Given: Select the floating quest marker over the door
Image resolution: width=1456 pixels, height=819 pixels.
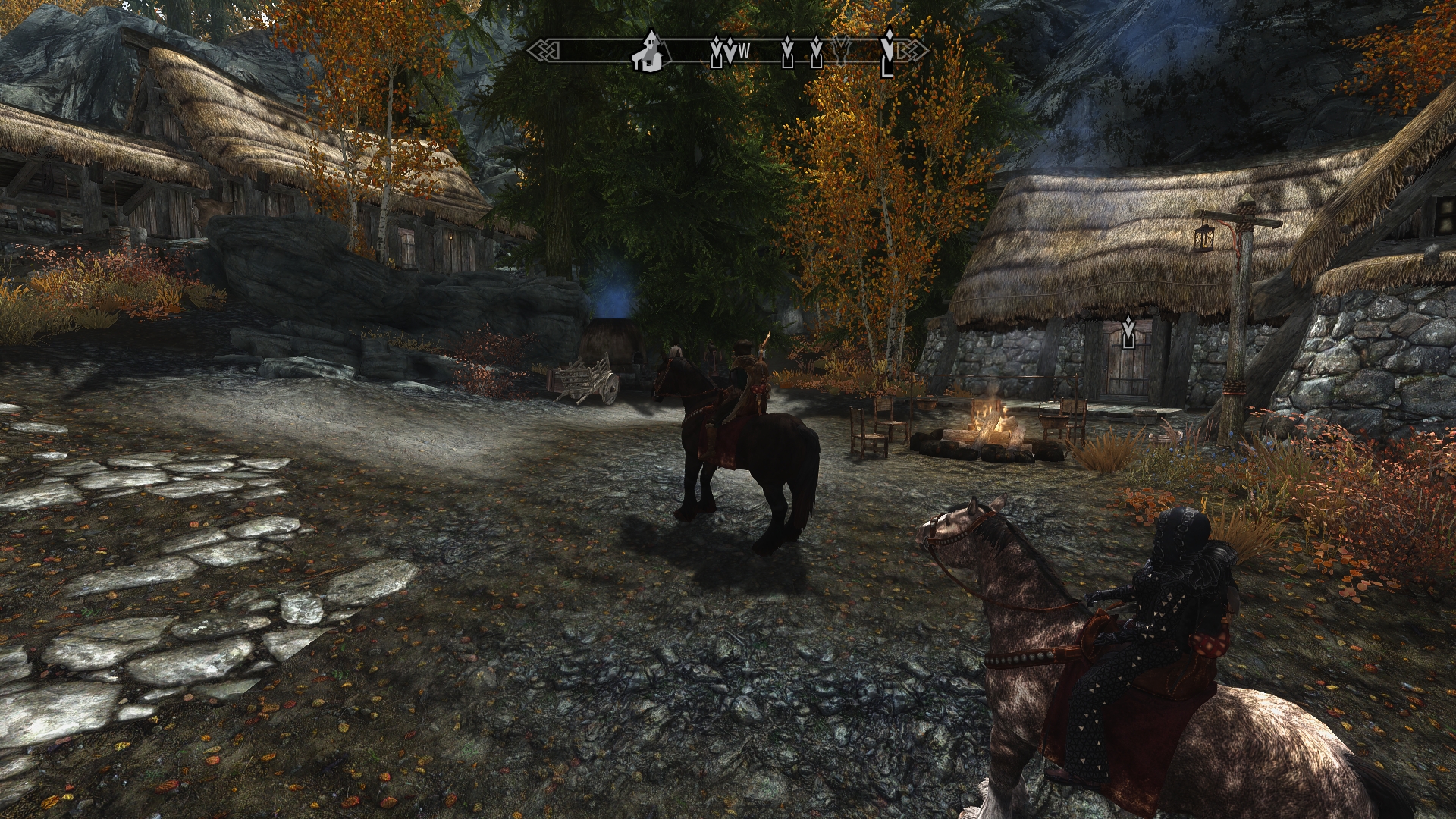Looking at the screenshot, I should 1128,332.
